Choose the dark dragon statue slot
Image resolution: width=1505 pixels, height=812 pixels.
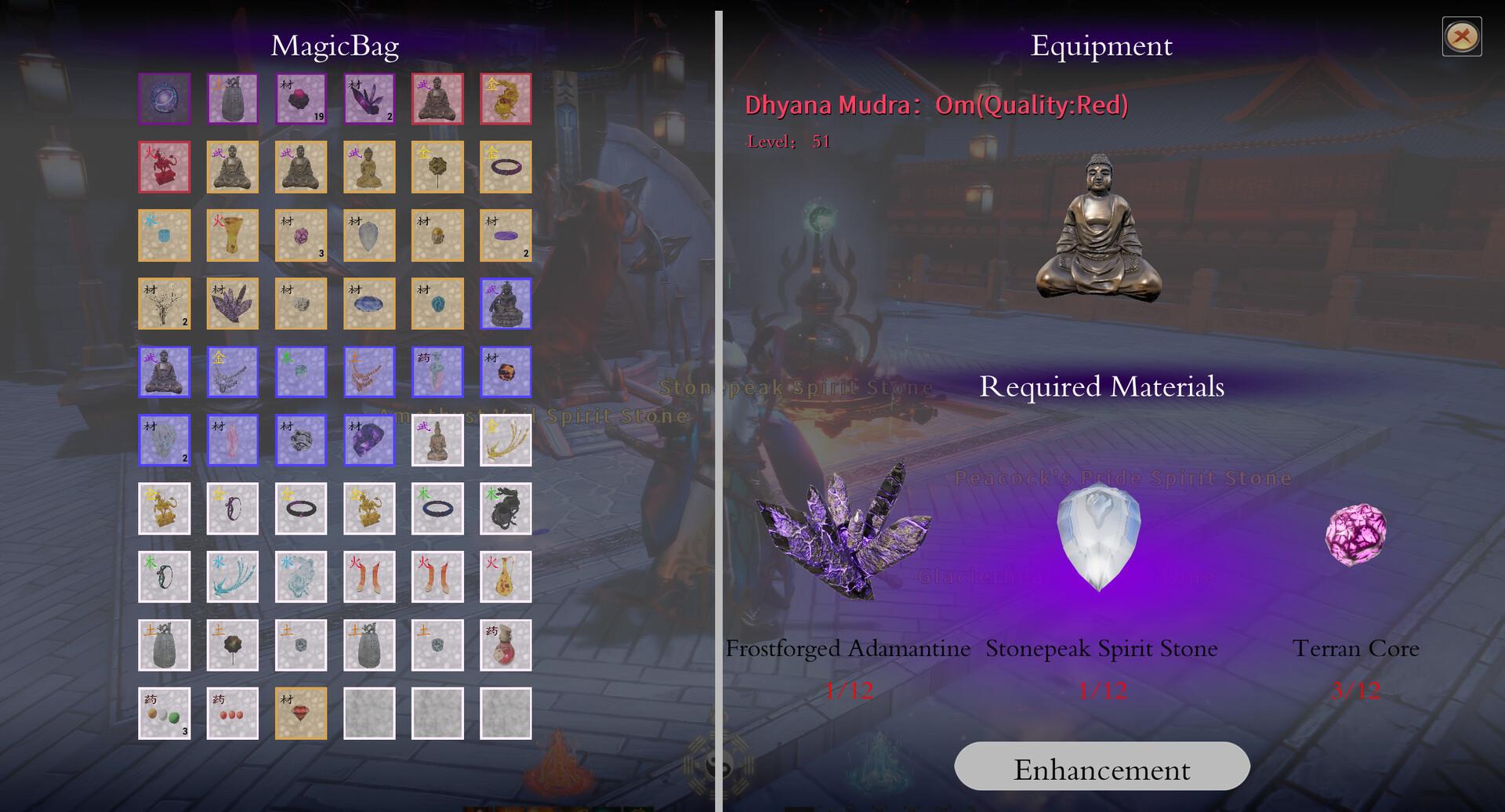pyautogui.click(x=506, y=509)
